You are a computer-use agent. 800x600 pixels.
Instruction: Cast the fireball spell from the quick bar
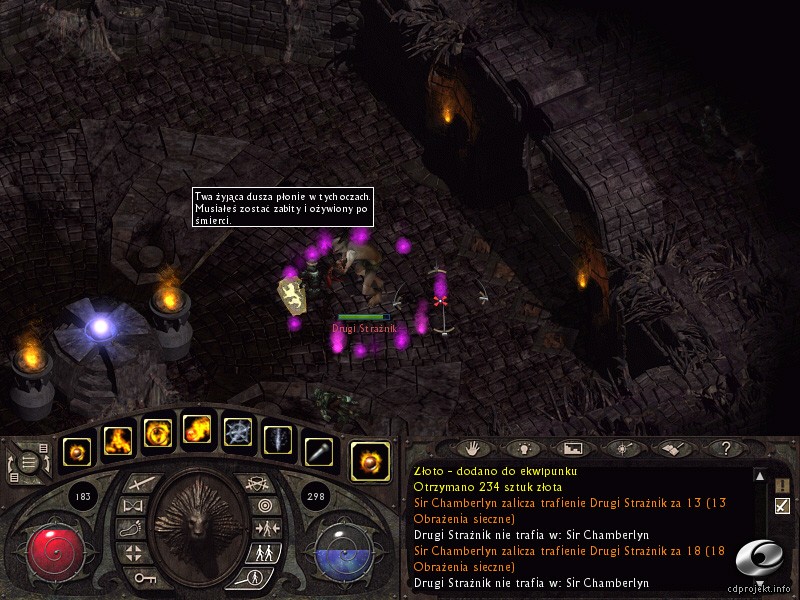click(x=197, y=431)
